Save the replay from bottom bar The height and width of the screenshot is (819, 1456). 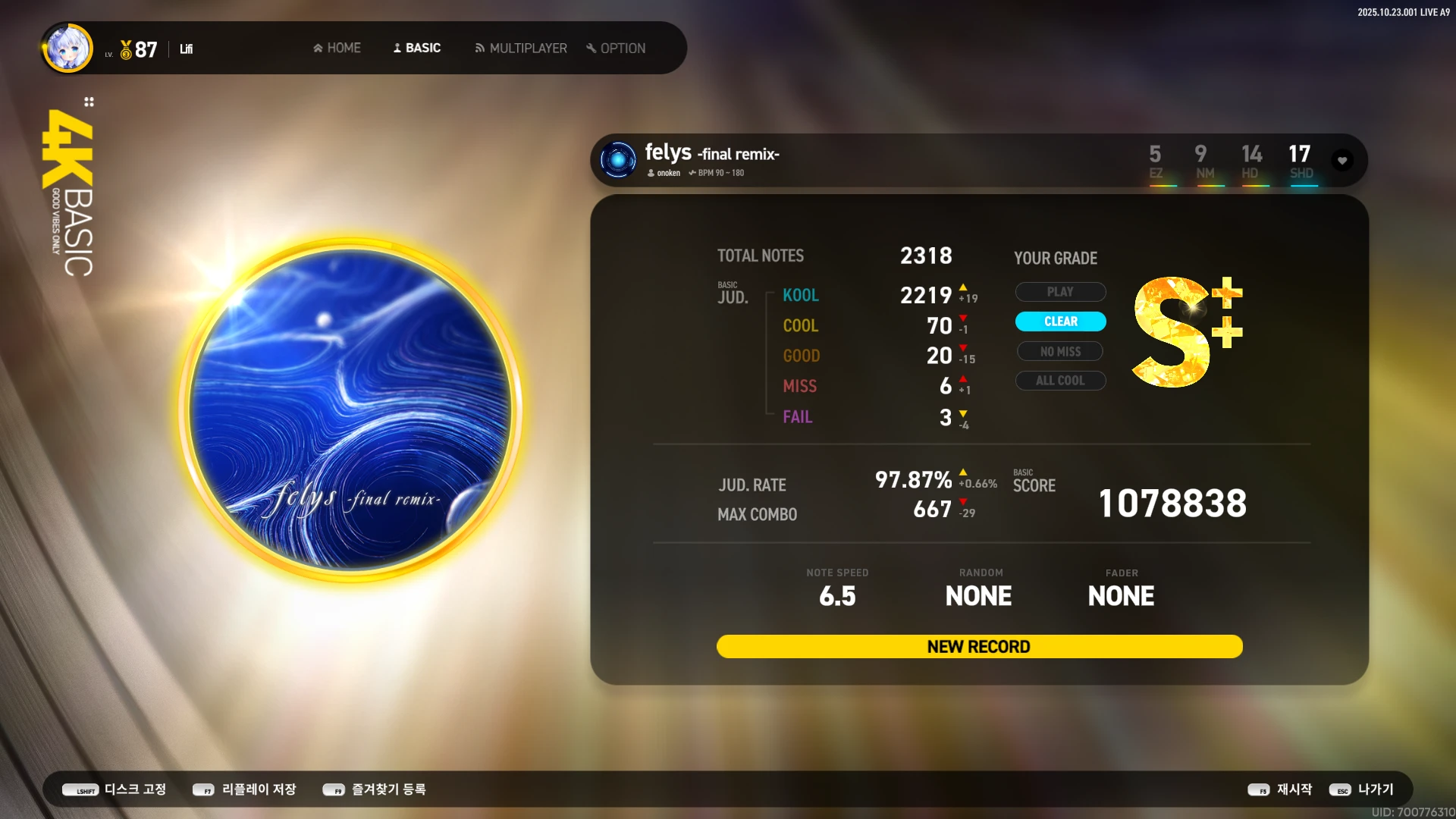pyautogui.click(x=244, y=789)
